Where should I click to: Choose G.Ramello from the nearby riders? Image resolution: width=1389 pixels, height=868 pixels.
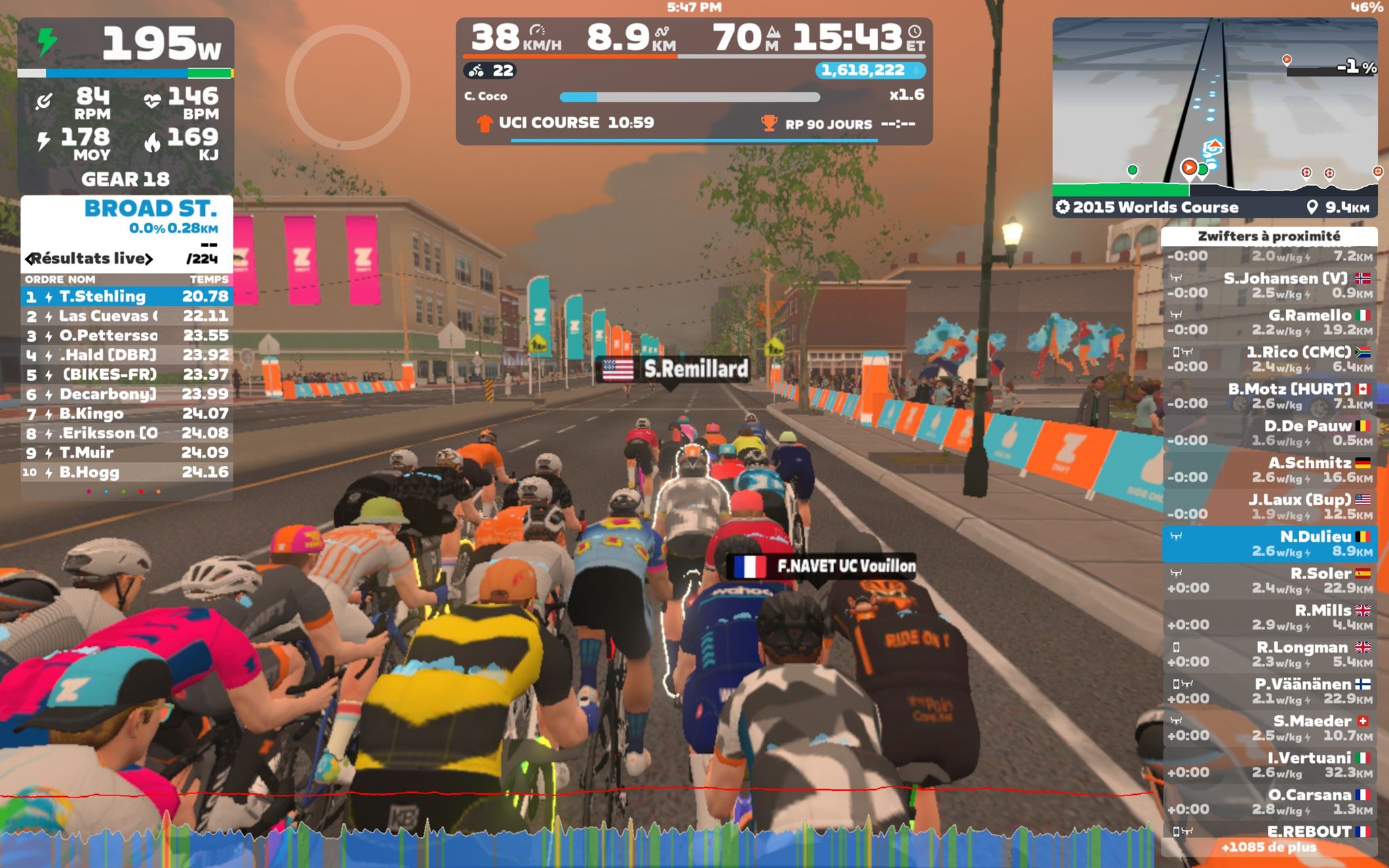point(1269,322)
